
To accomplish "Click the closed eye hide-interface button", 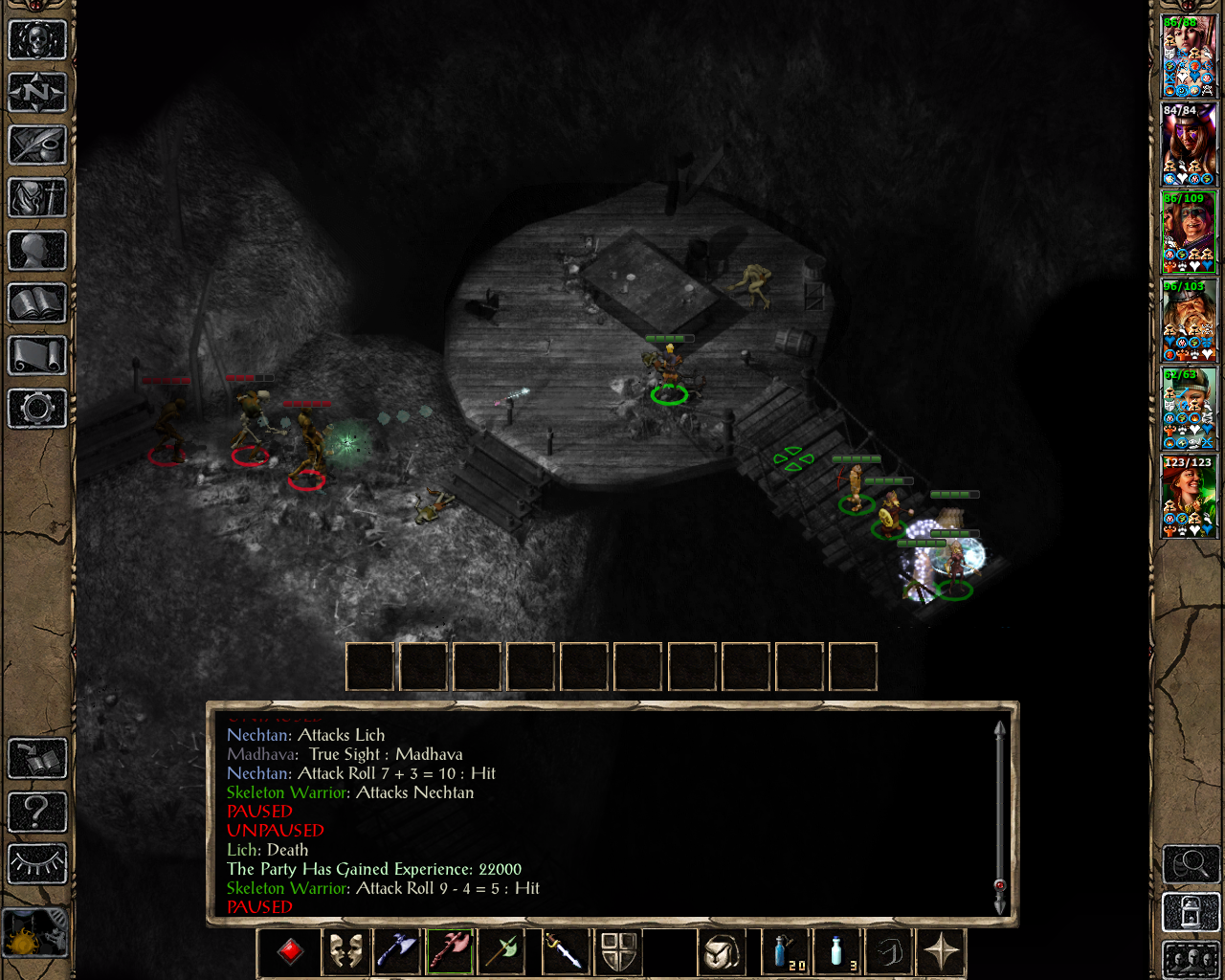I will pyautogui.click(x=37, y=864).
